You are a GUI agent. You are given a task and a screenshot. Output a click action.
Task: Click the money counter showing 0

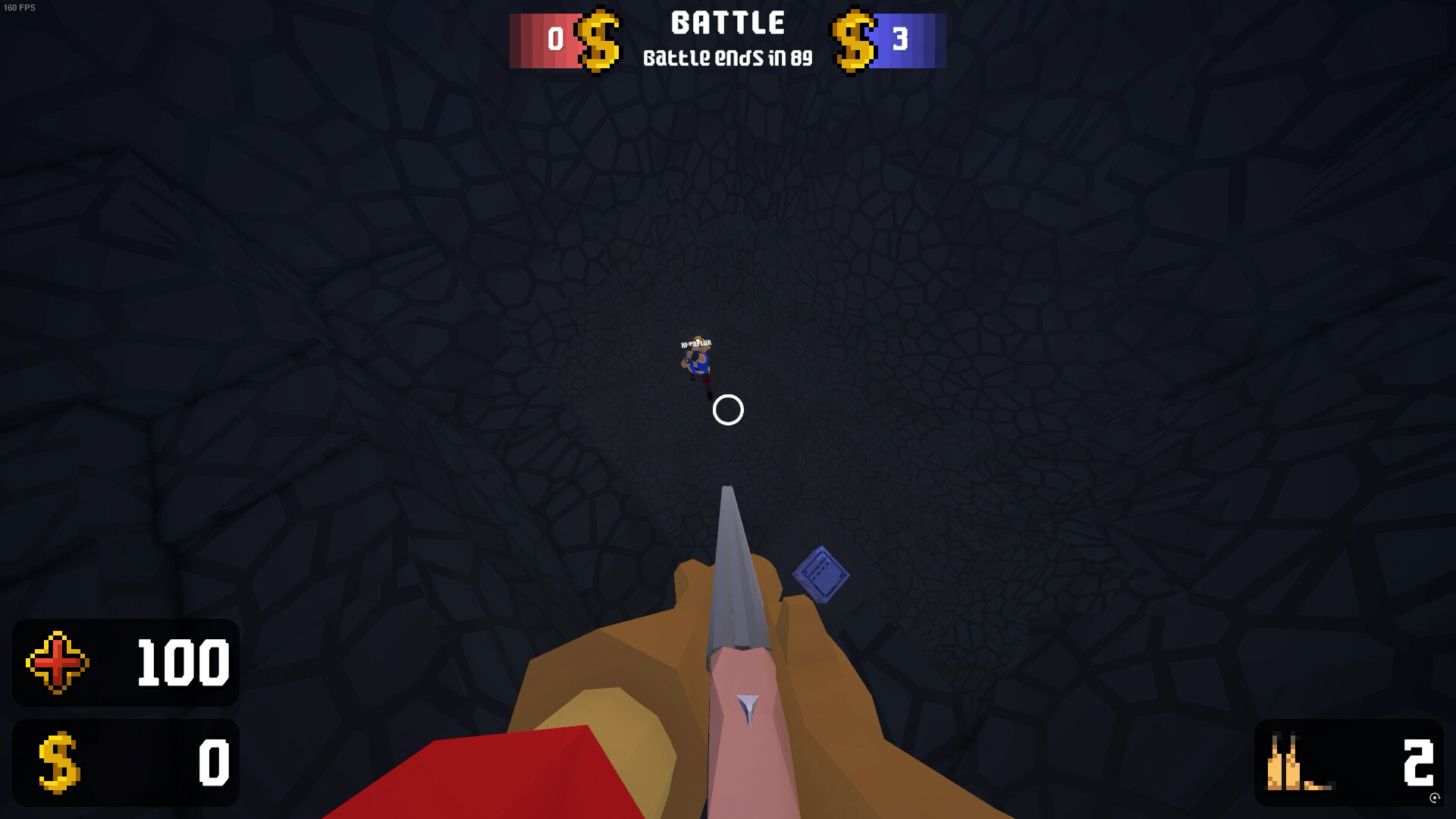[213, 762]
